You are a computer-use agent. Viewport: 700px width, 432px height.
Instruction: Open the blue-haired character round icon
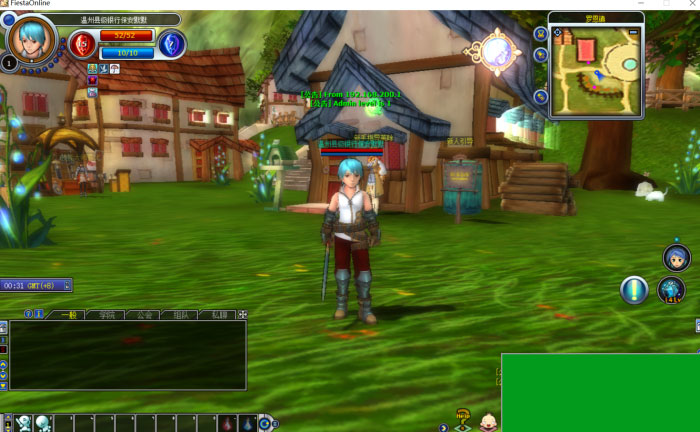click(676, 258)
